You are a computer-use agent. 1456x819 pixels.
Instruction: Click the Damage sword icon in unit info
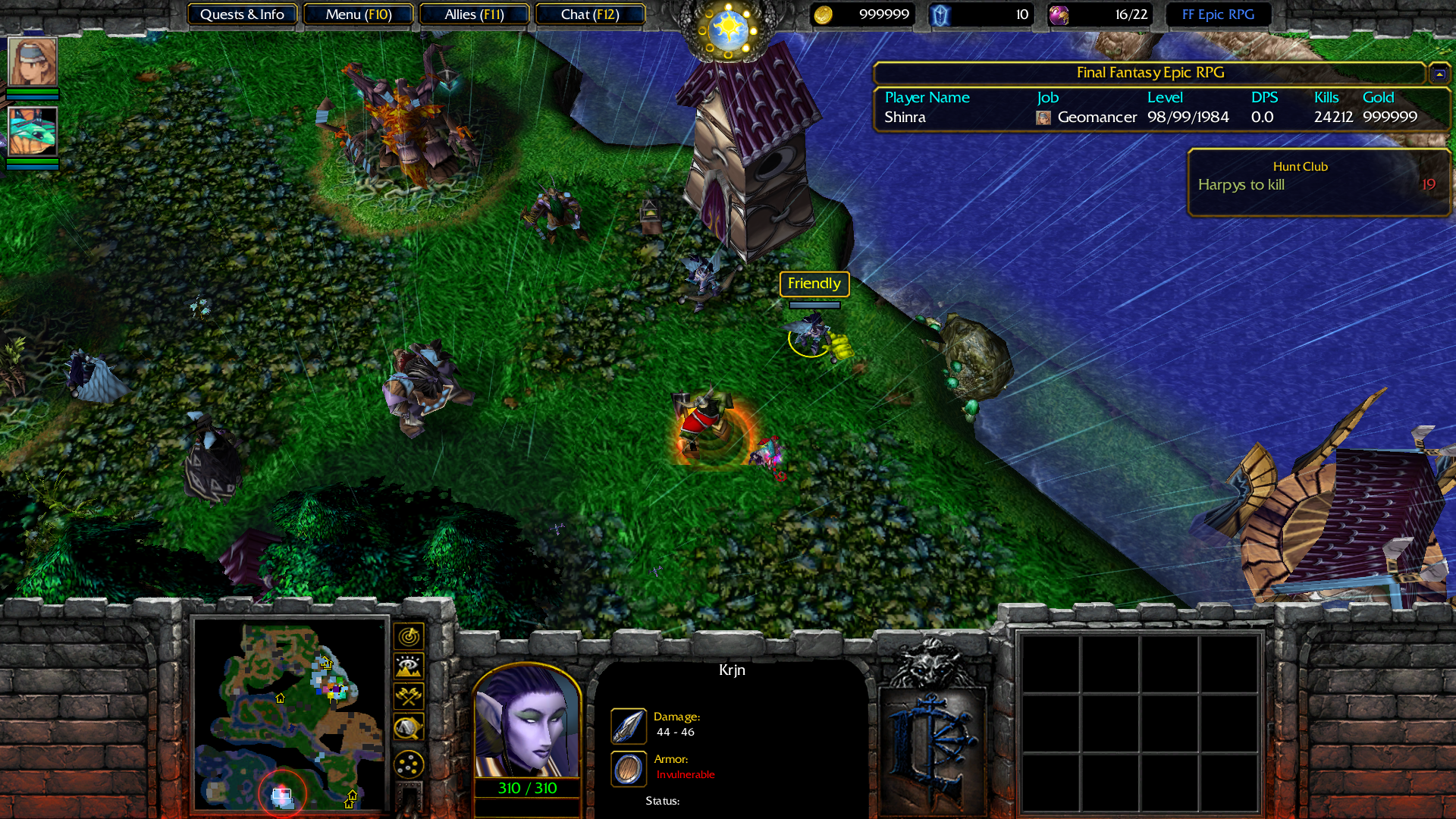coord(628,726)
